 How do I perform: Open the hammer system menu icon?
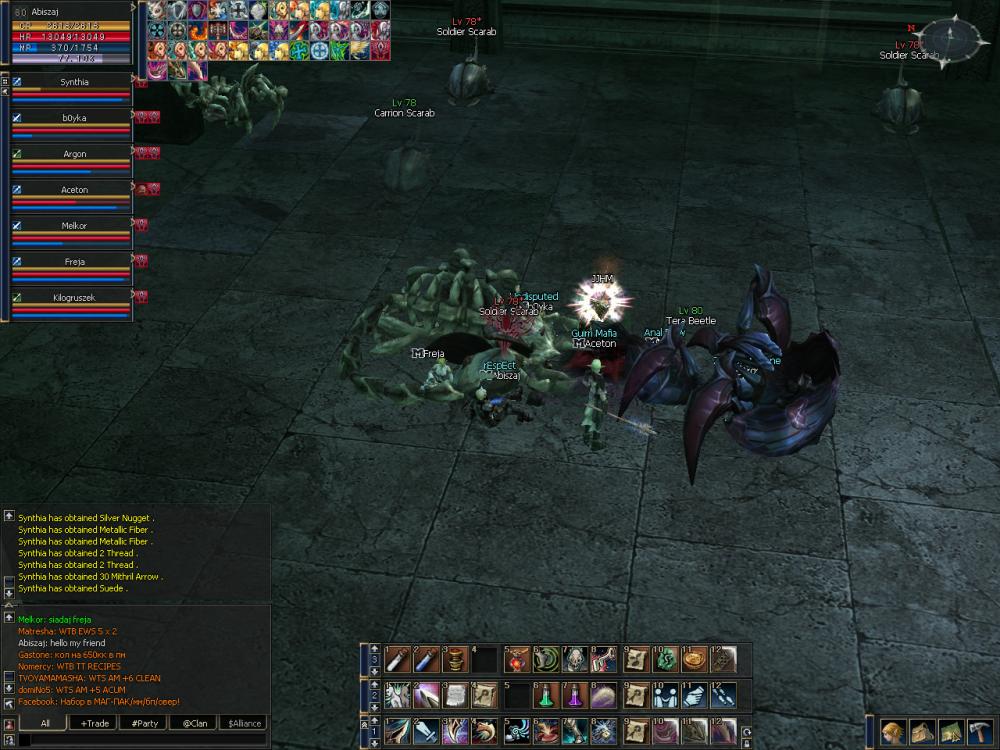tap(979, 731)
